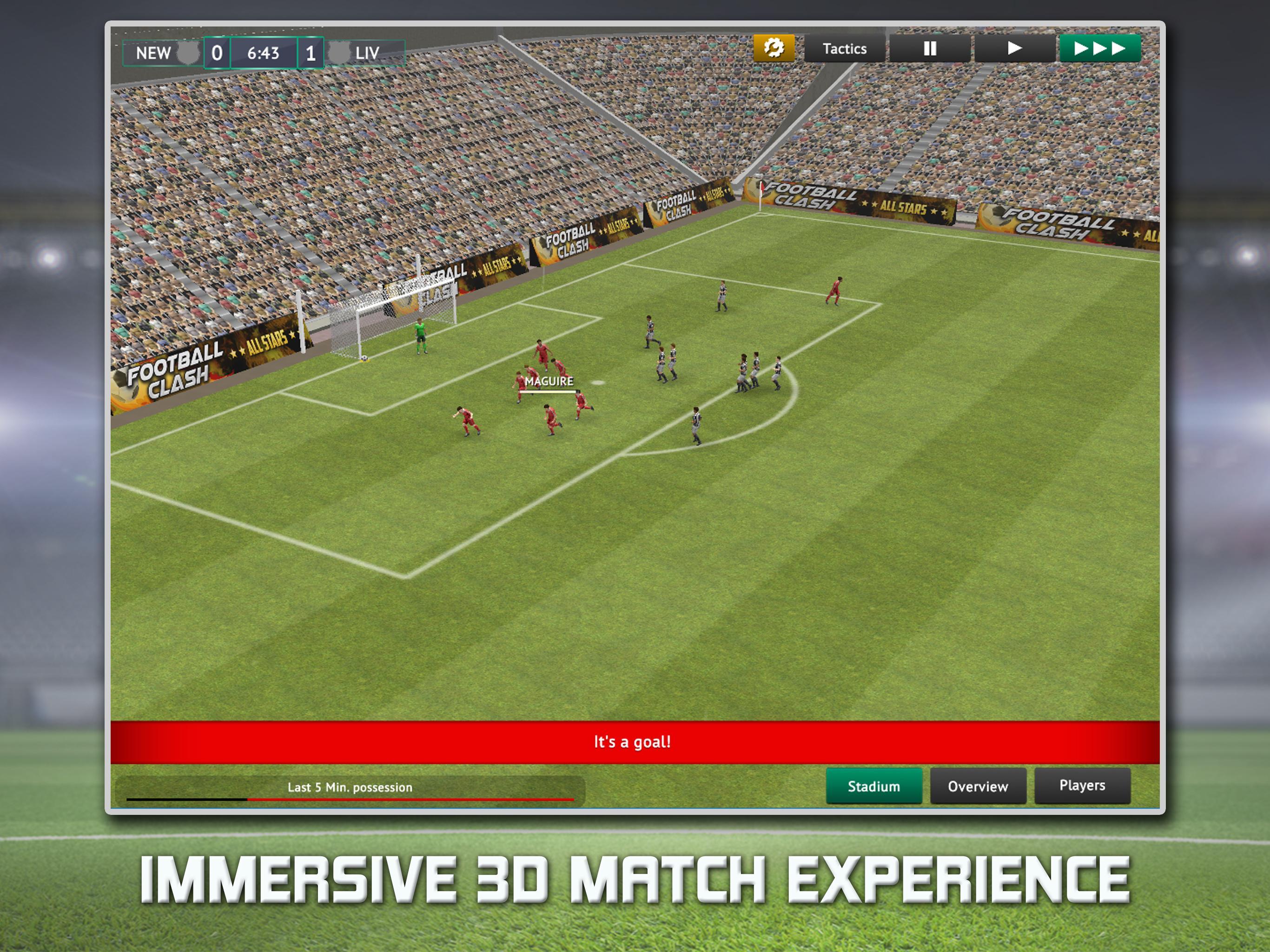Pause the match using the pause icon
The width and height of the screenshot is (1270, 952).
click(x=930, y=48)
